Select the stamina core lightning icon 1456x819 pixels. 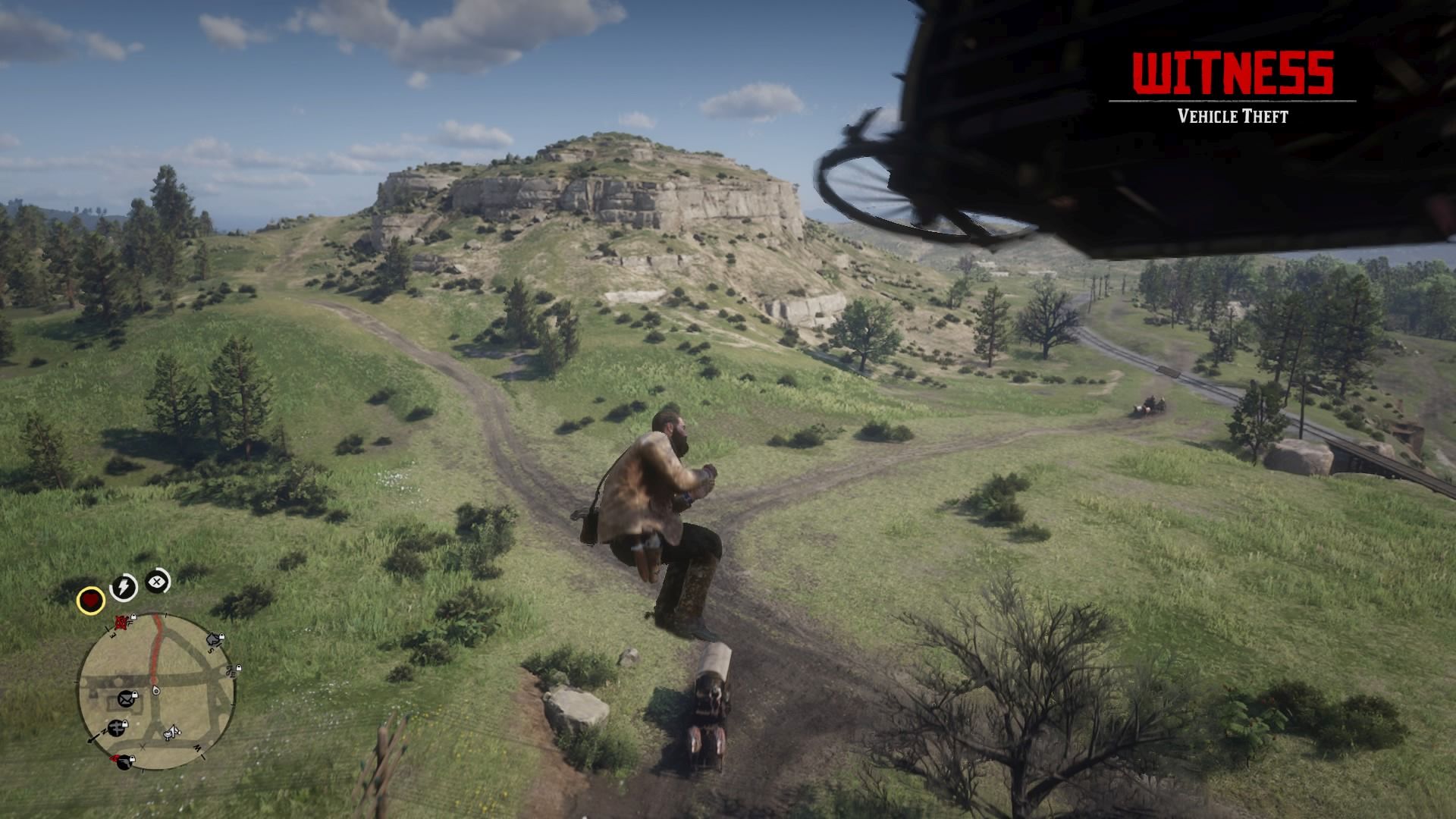(124, 587)
